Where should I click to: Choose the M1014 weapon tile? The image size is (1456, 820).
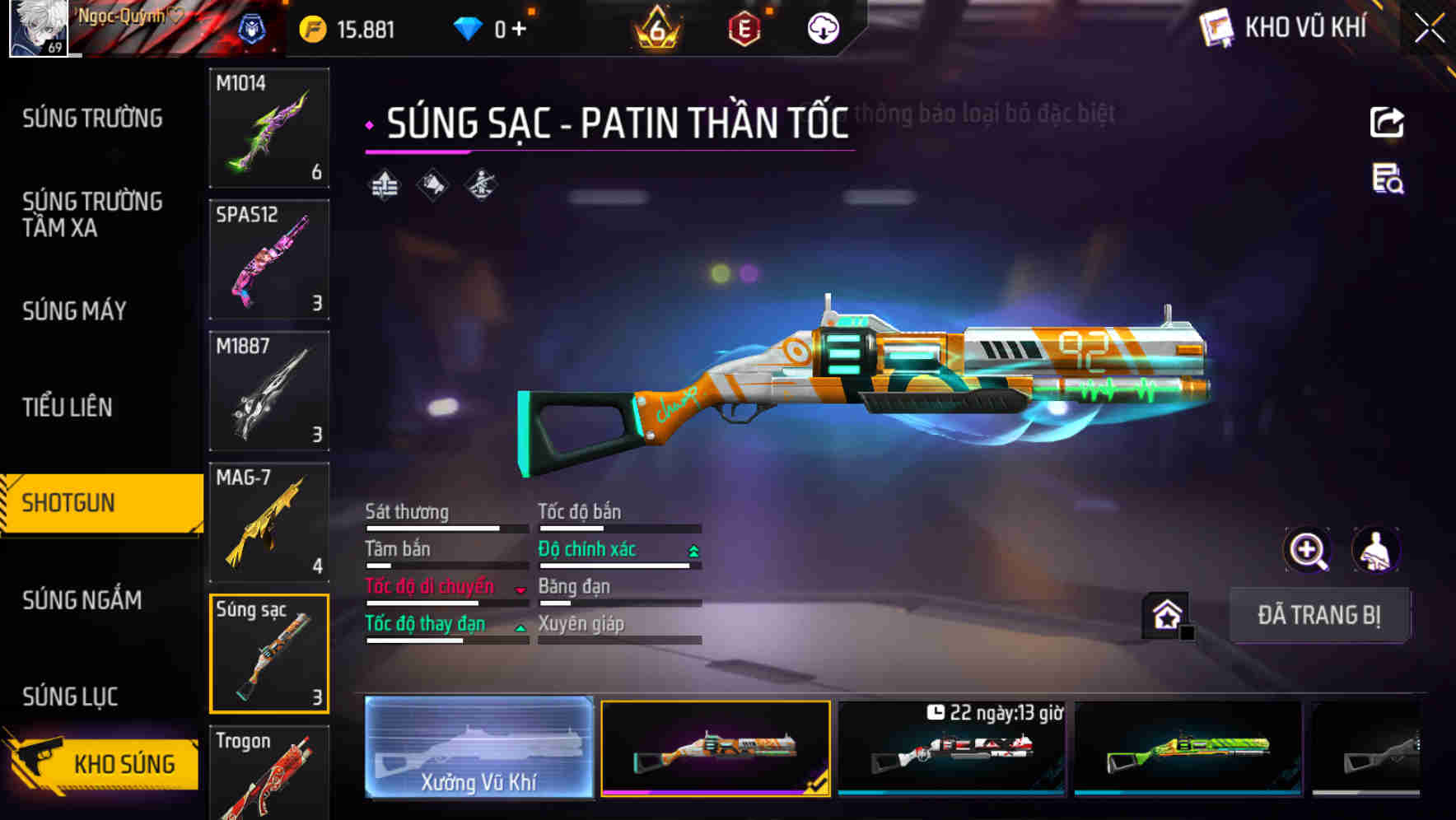pos(269,128)
